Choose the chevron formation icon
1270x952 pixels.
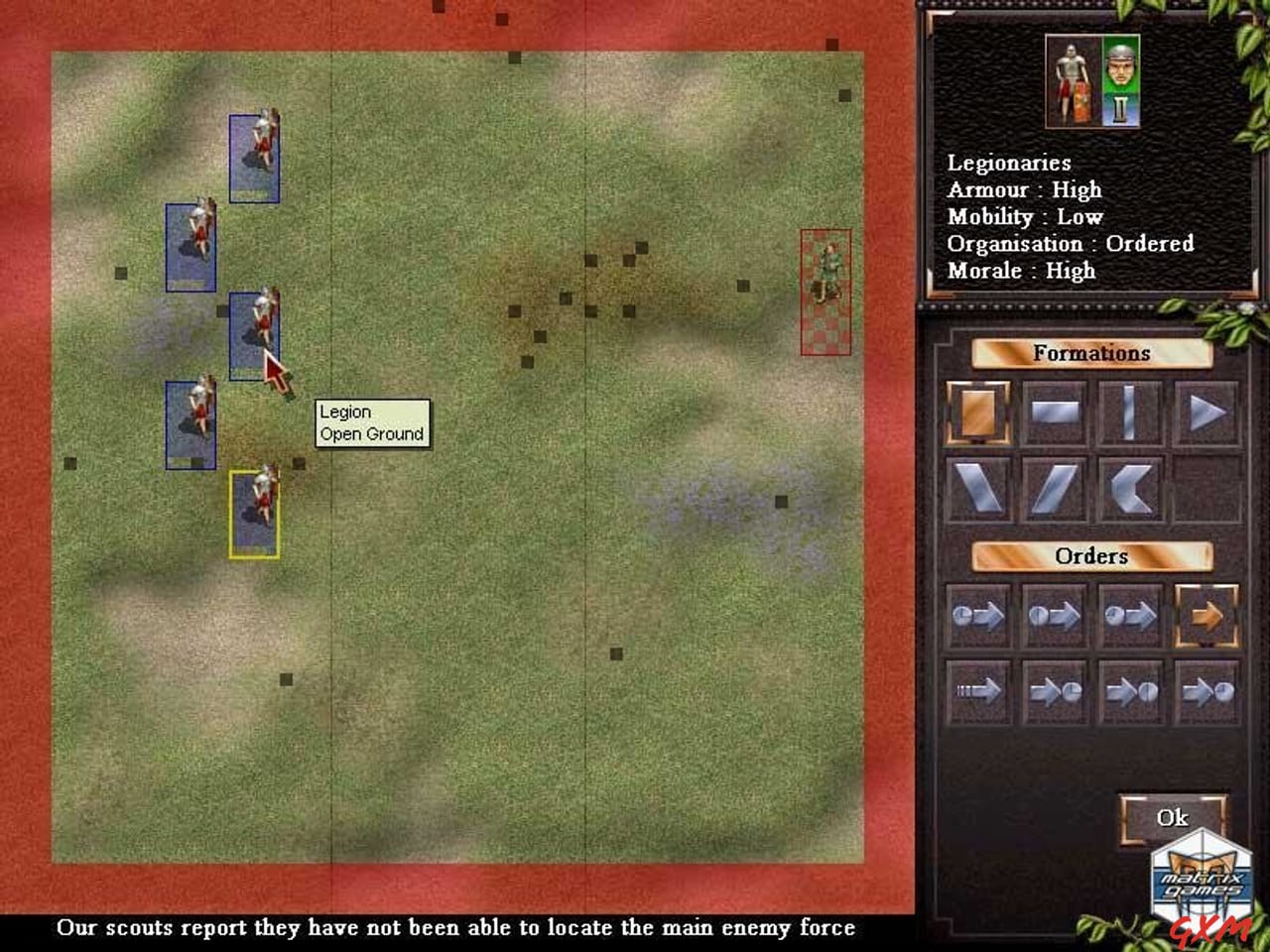point(1131,488)
